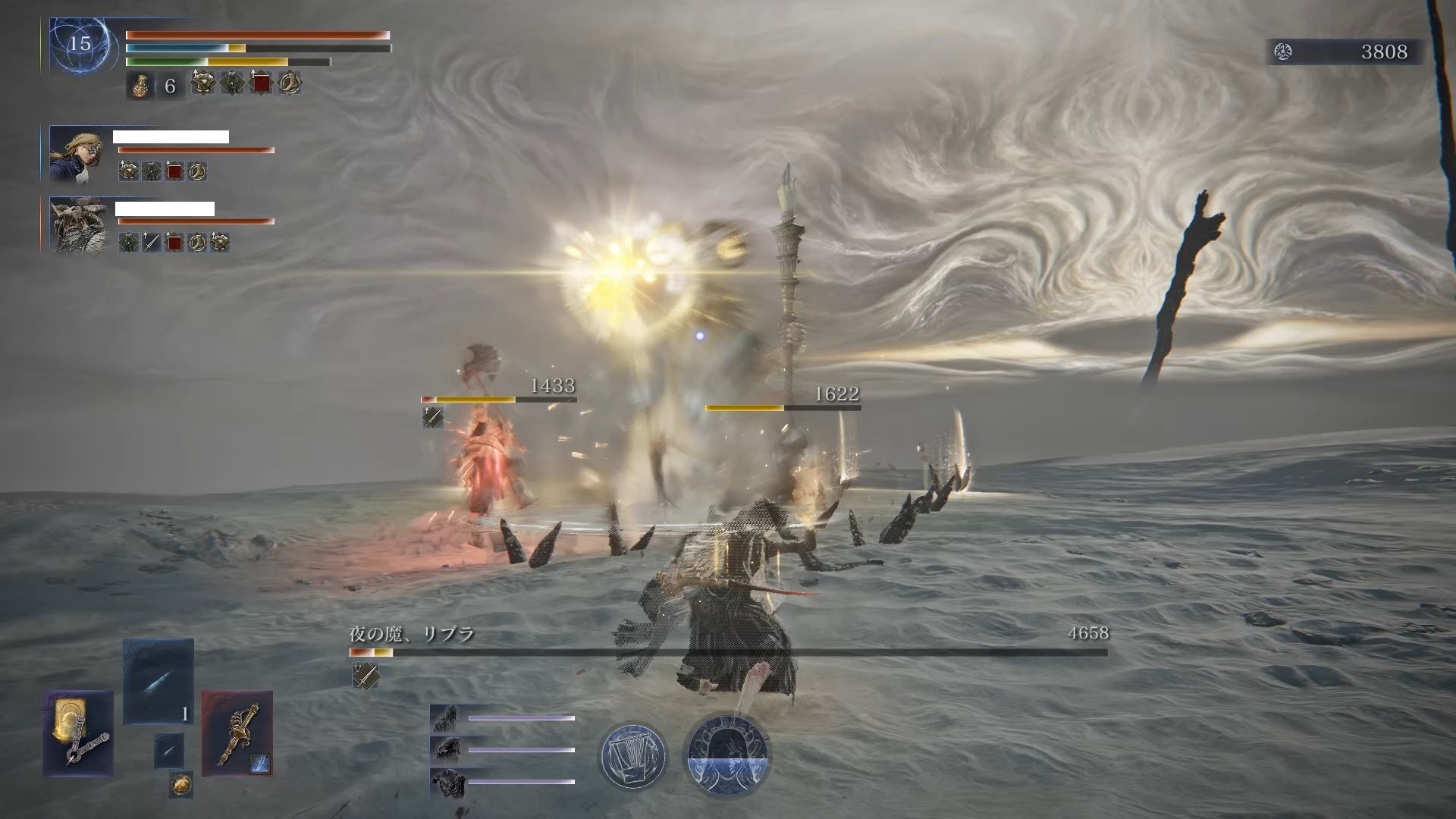This screenshot has width=1456, height=819.
Task: Choose the large consumable item slot
Action: click(158, 682)
